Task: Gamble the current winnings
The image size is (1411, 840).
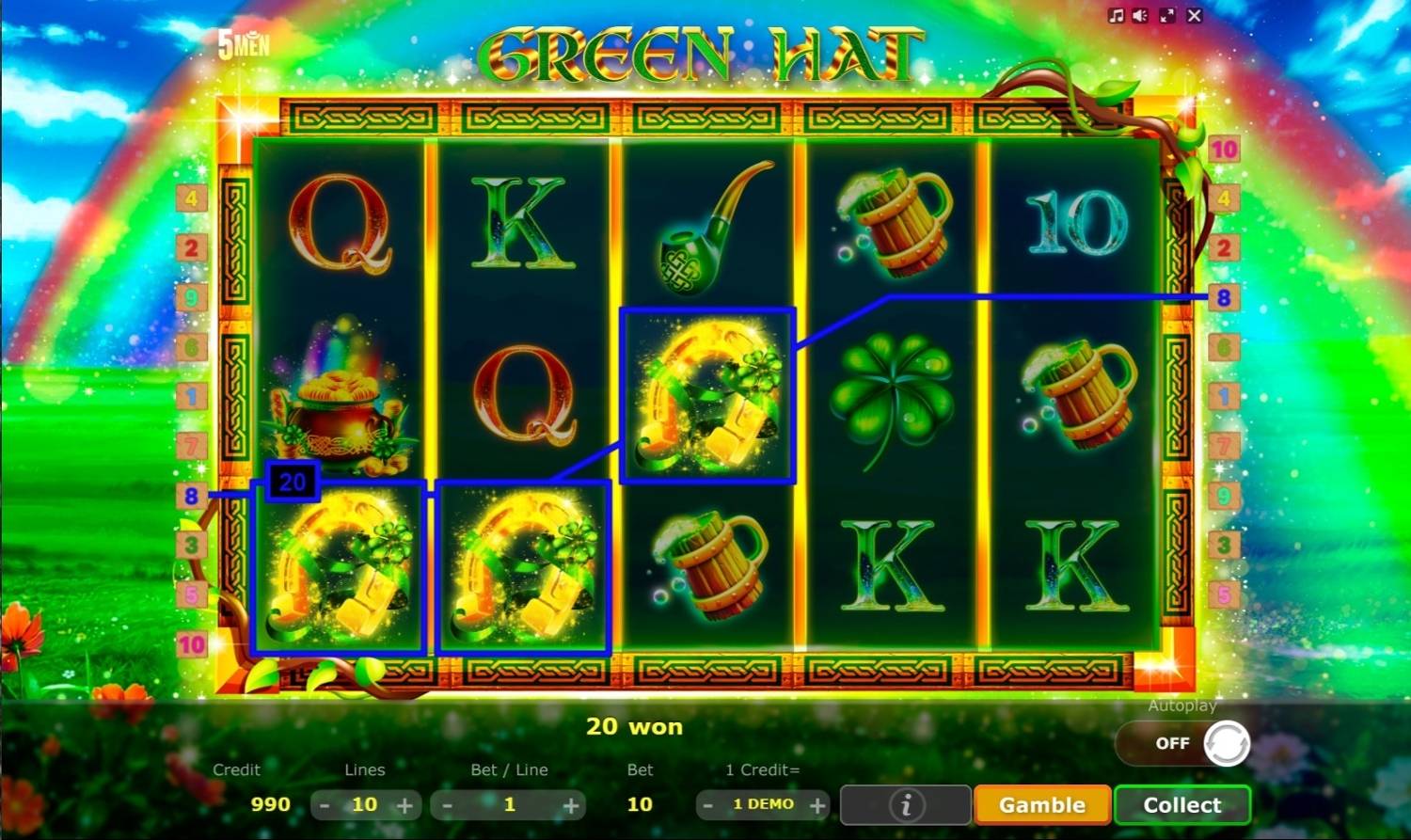Action: (1042, 805)
